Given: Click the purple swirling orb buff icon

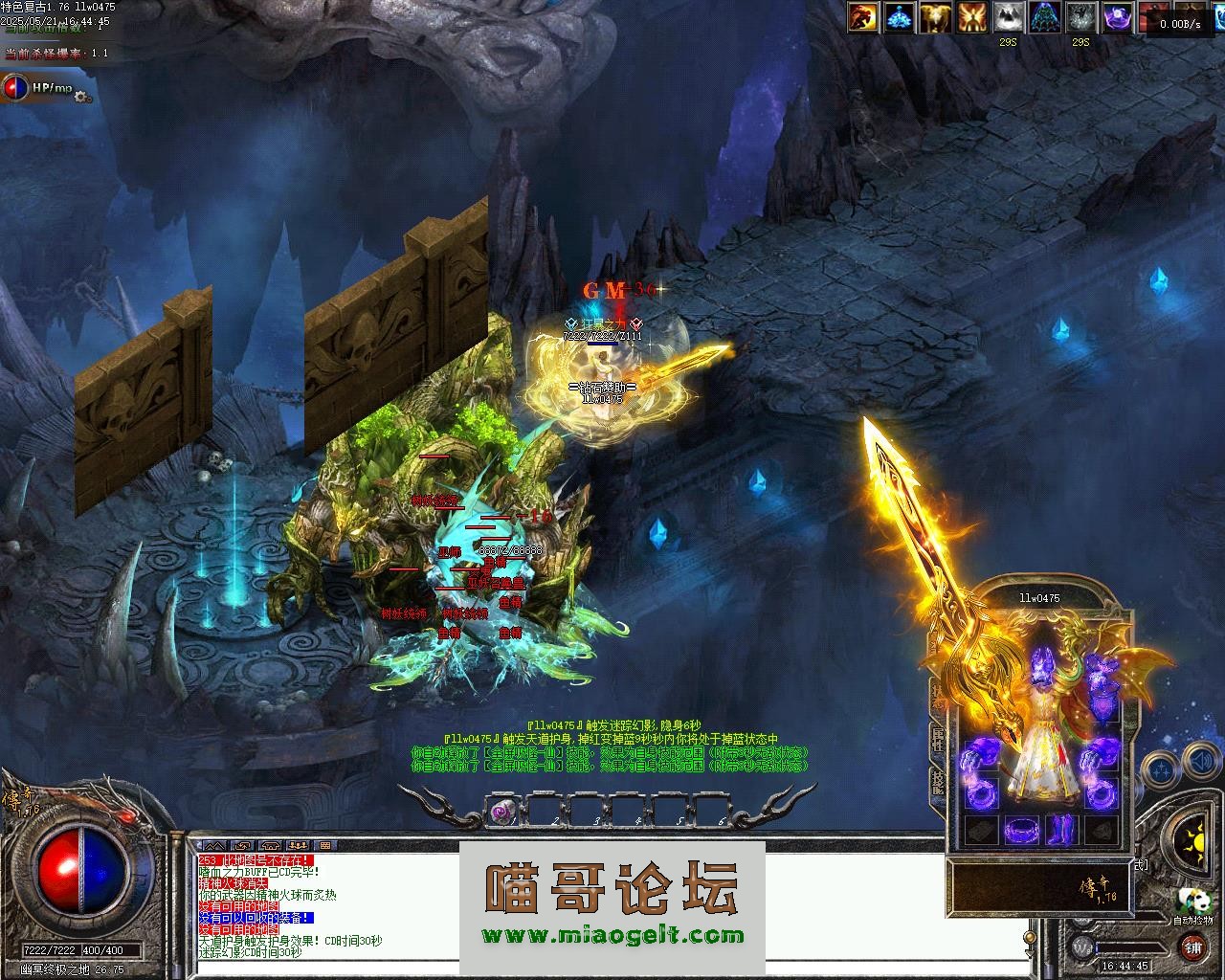Looking at the screenshot, I should point(1118,17).
